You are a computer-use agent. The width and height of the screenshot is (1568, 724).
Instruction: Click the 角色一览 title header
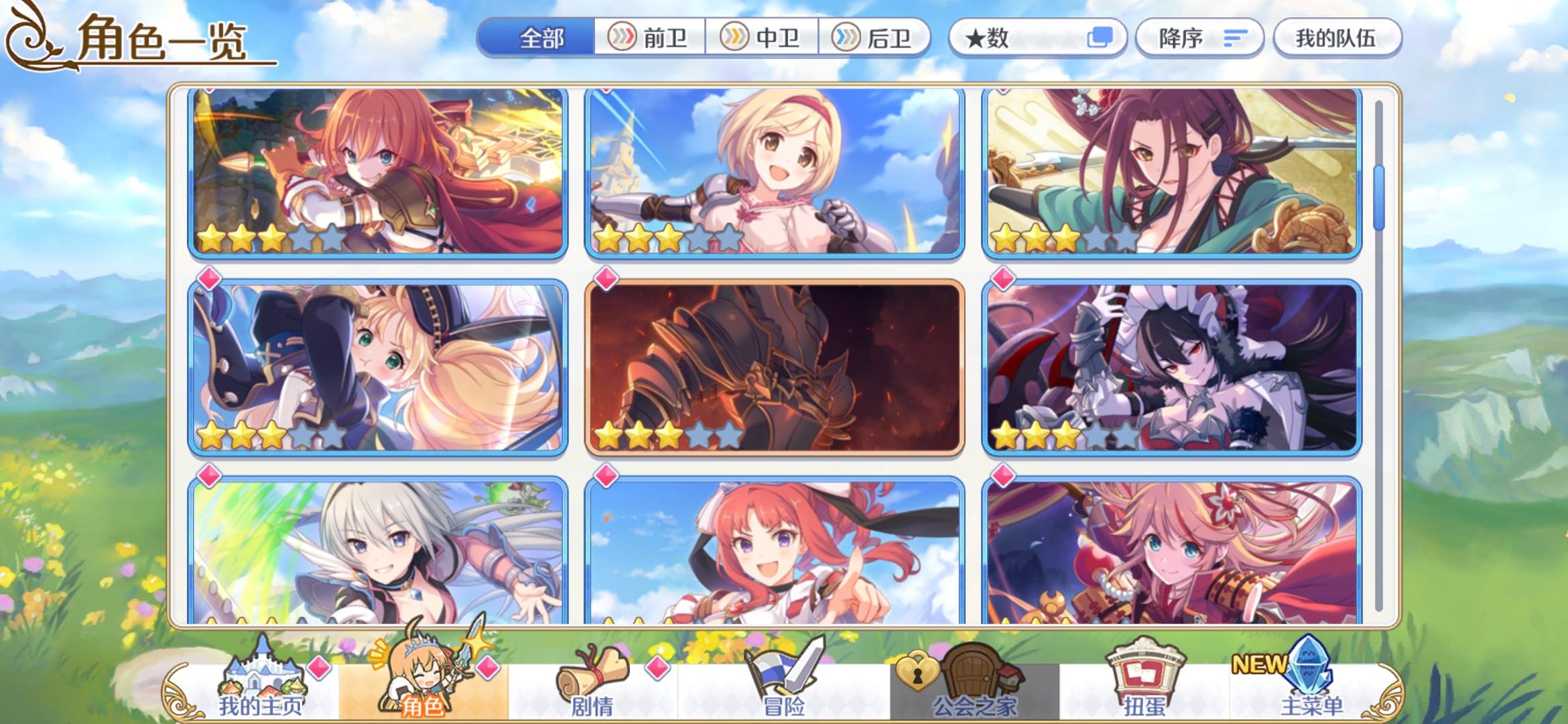coord(161,40)
